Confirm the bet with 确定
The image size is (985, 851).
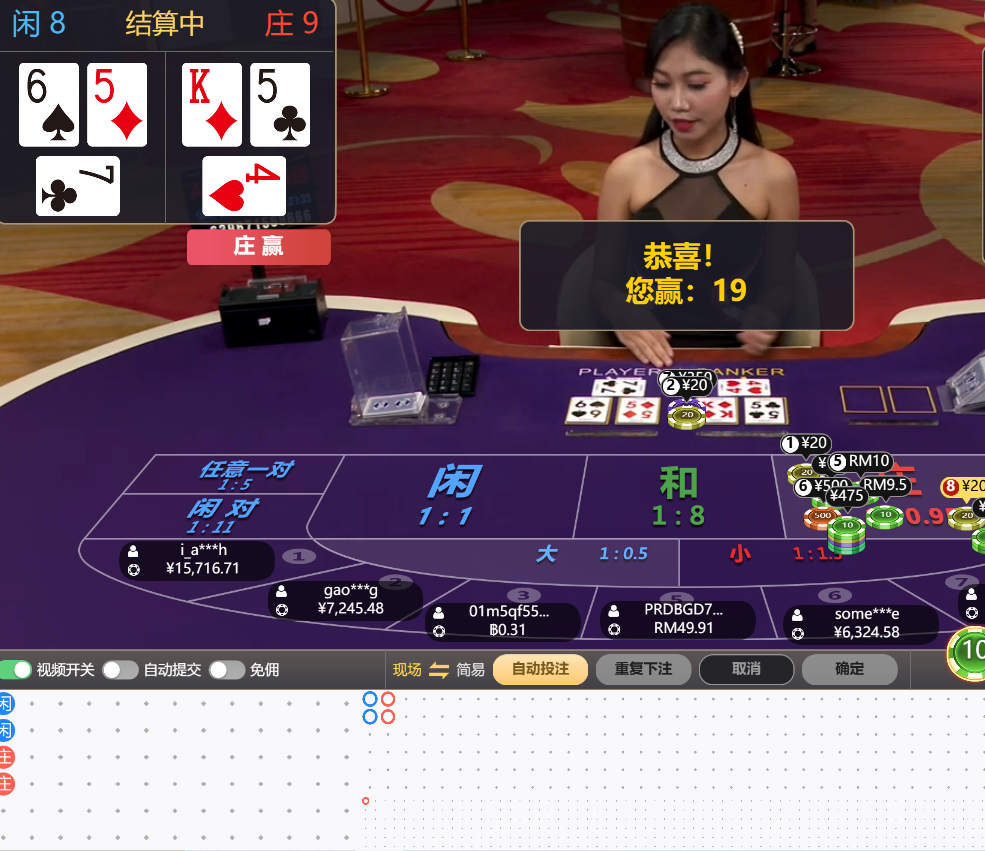[x=849, y=669]
